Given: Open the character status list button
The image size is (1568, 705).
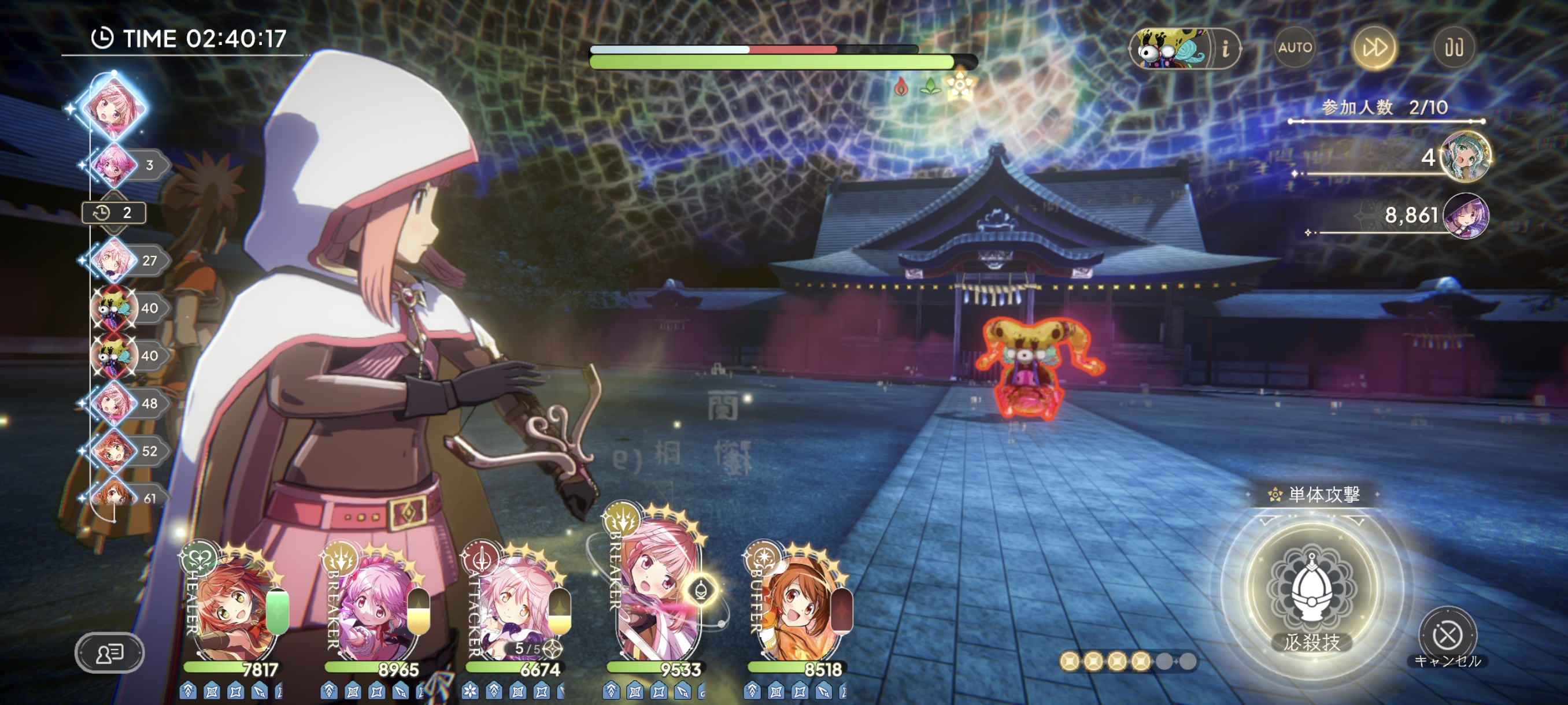Looking at the screenshot, I should [x=110, y=654].
